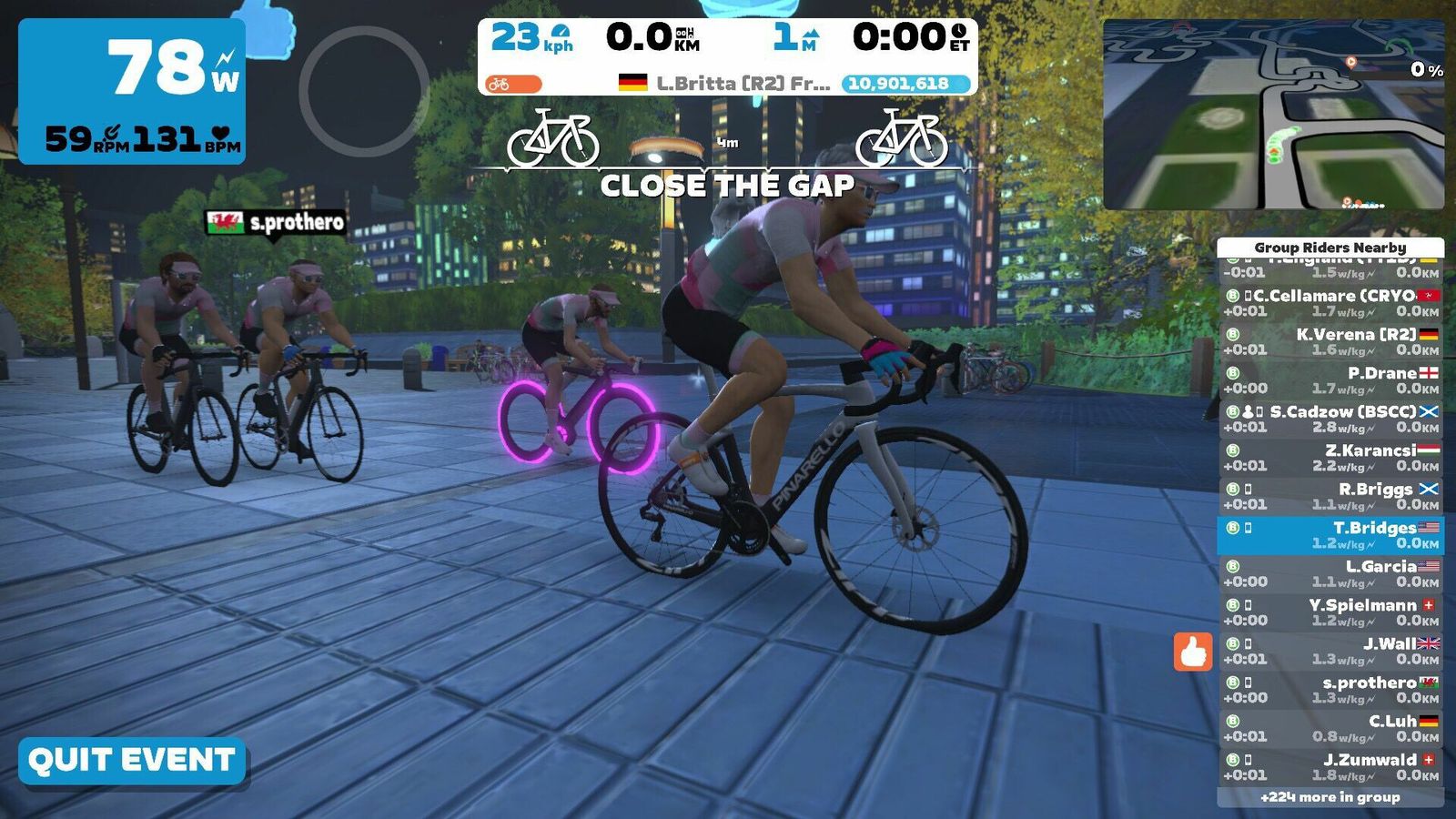Select S.Cadzow (BSCC) rider row
The width and height of the screenshot is (1456, 819).
tap(1330, 420)
